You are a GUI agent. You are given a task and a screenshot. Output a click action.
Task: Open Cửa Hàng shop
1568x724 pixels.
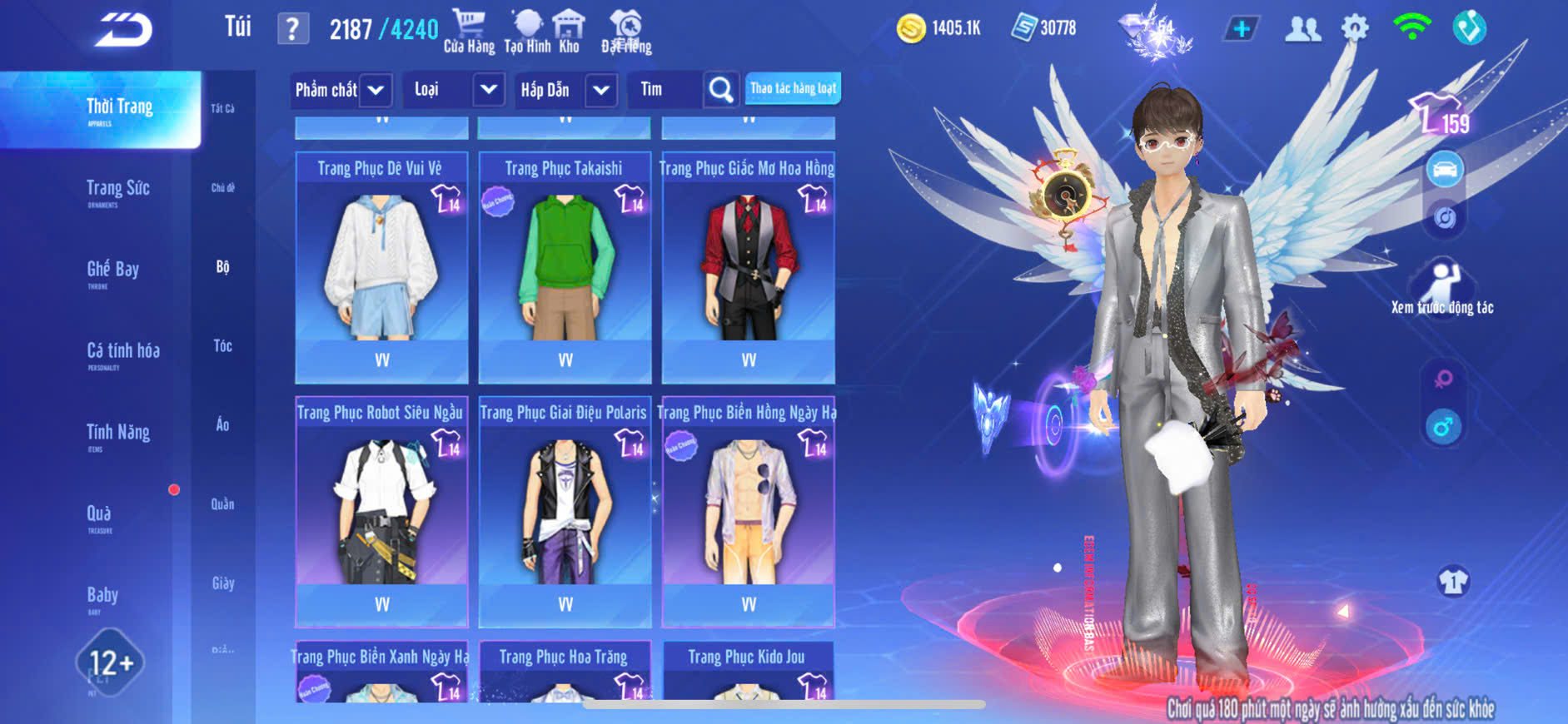click(469, 31)
